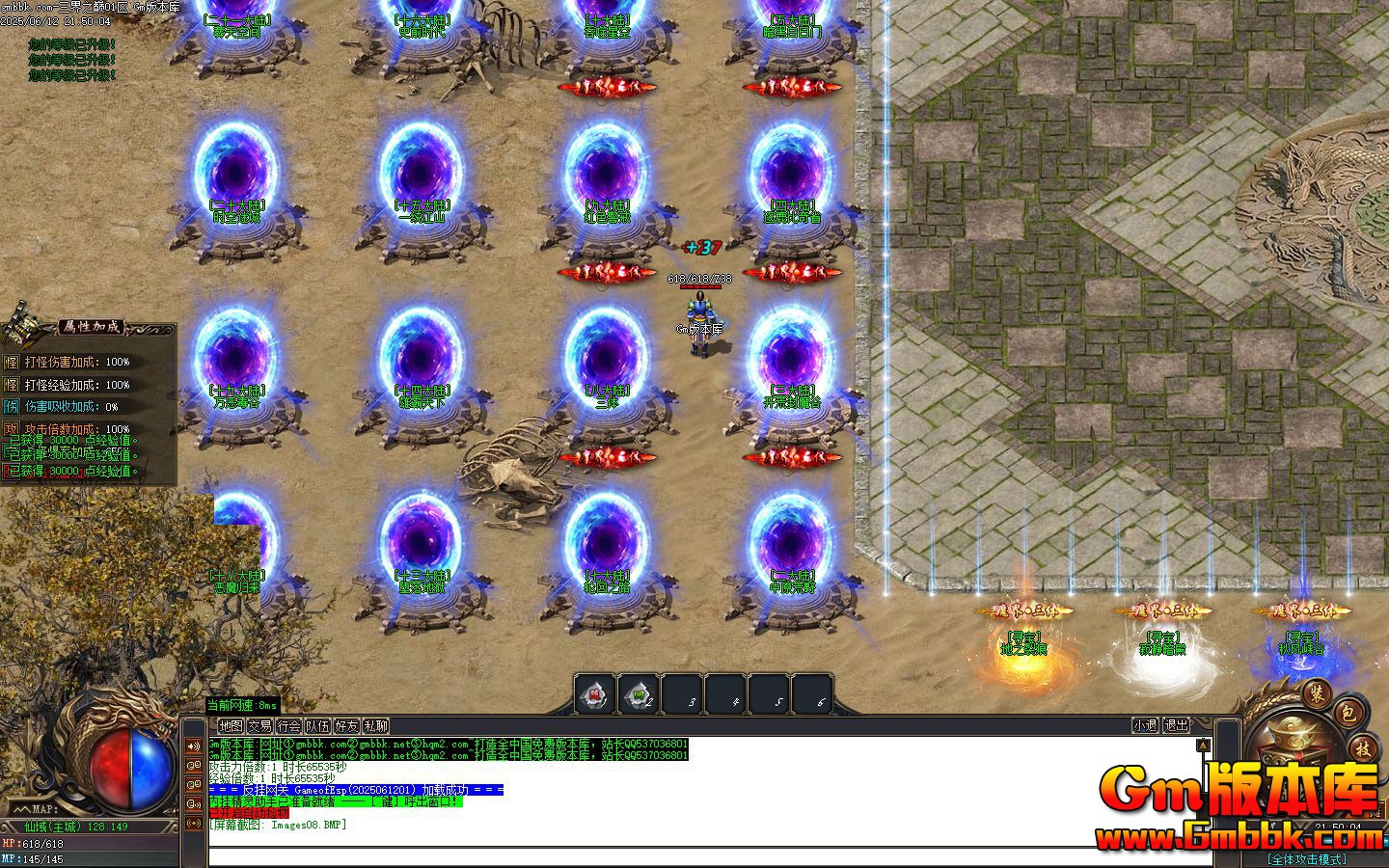Toggle the (●) whisper channel icon

pos(194,822)
